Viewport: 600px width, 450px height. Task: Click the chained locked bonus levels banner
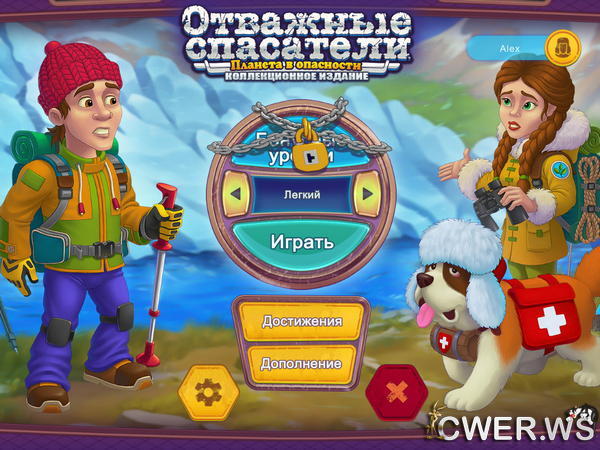click(301, 148)
